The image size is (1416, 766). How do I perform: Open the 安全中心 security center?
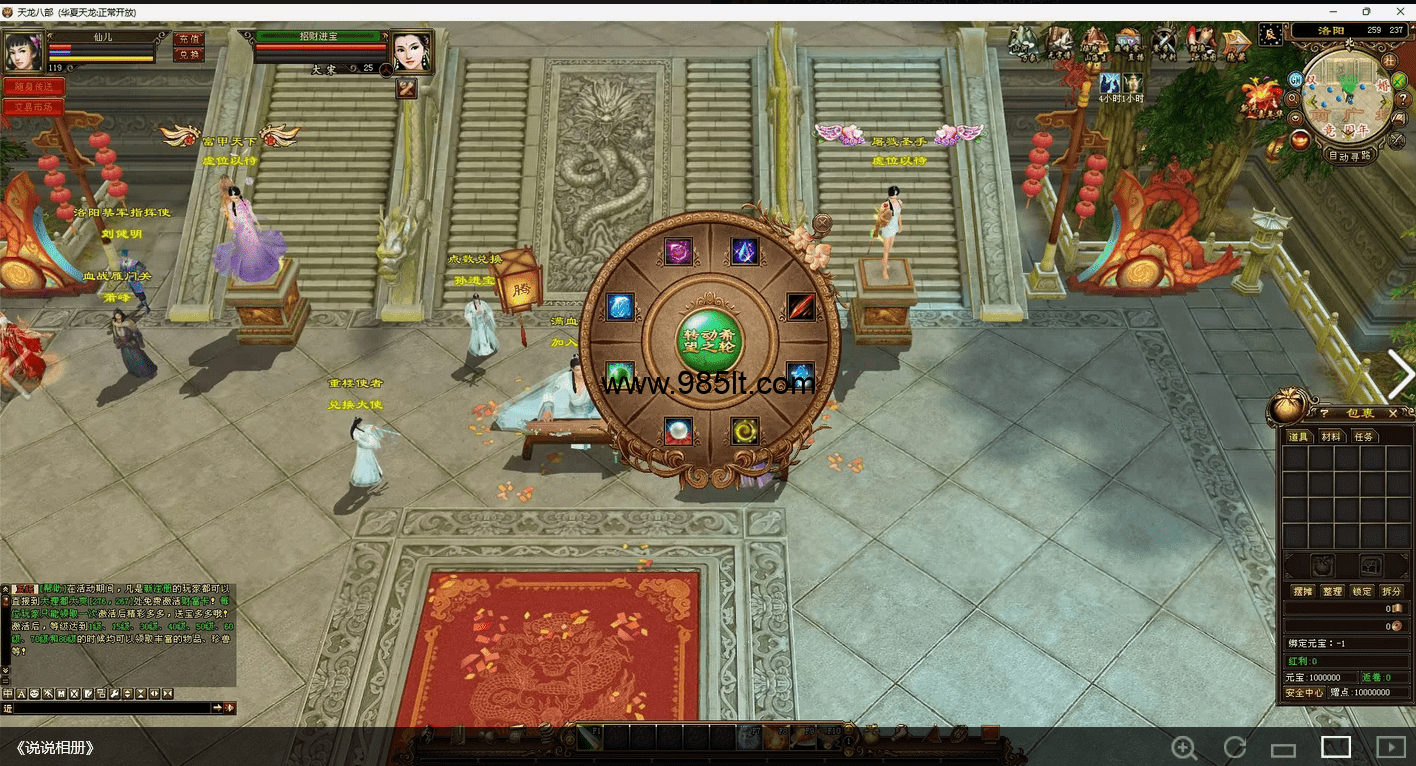(1304, 692)
